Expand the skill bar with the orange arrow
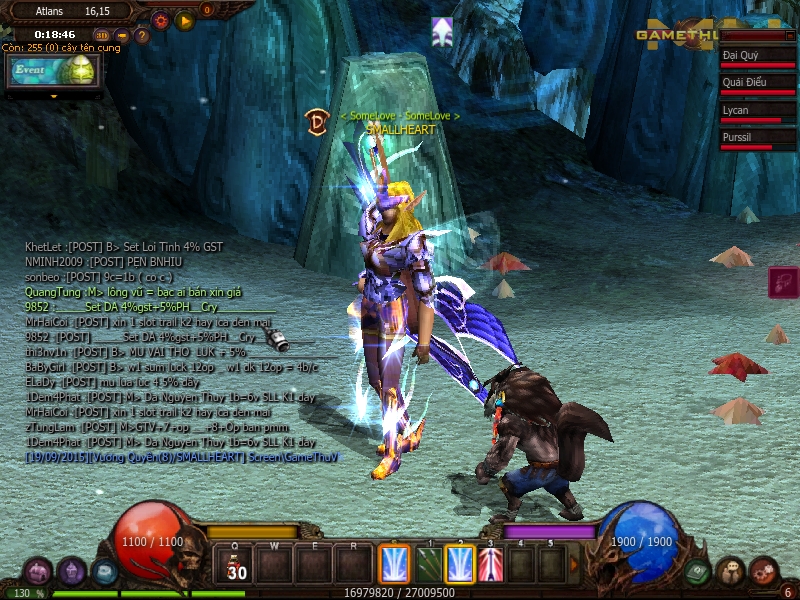 click(x=575, y=564)
